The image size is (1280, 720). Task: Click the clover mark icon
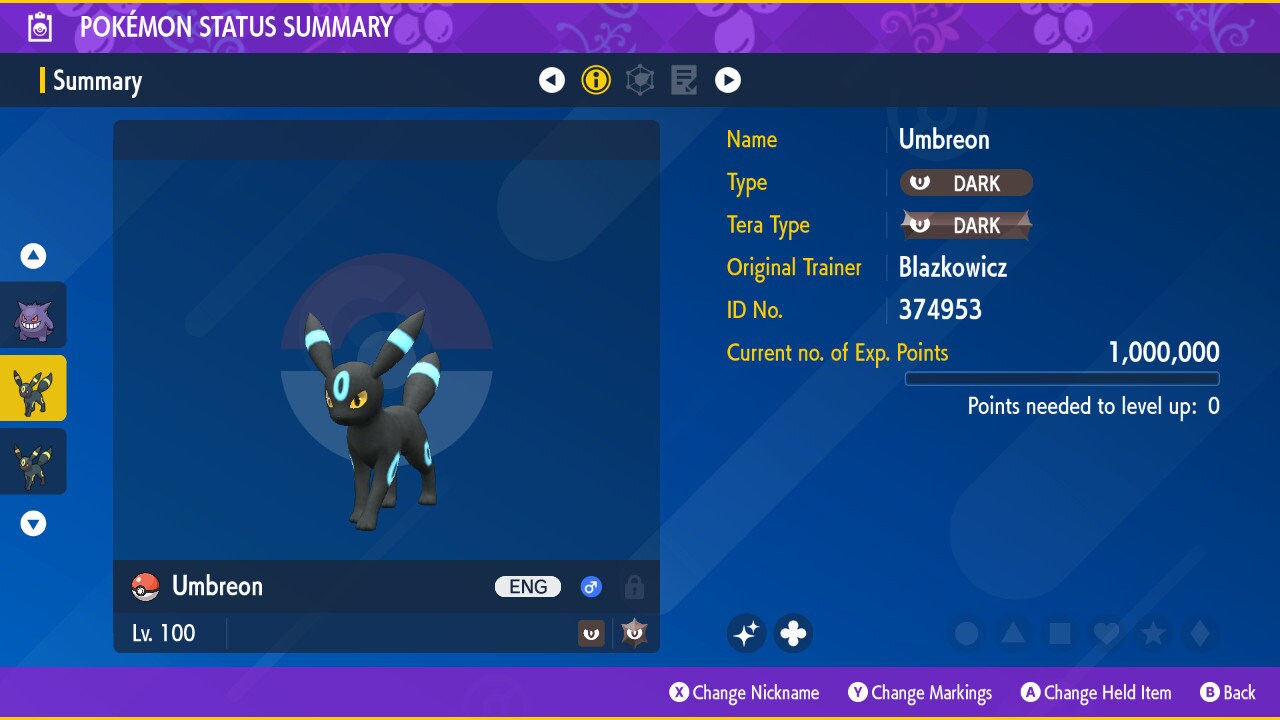[x=793, y=633]
